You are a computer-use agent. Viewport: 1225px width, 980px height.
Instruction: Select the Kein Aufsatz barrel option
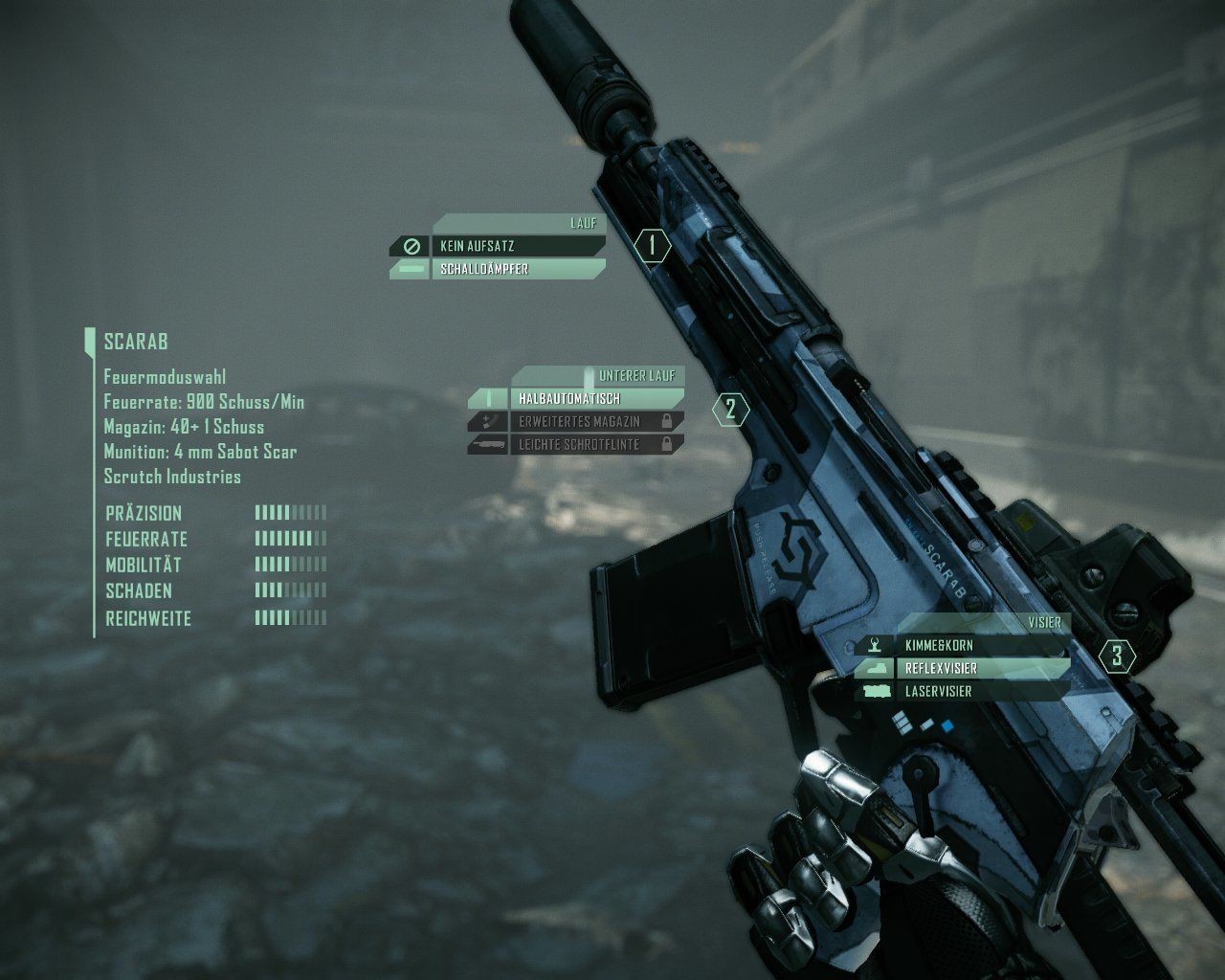point(517,246)
